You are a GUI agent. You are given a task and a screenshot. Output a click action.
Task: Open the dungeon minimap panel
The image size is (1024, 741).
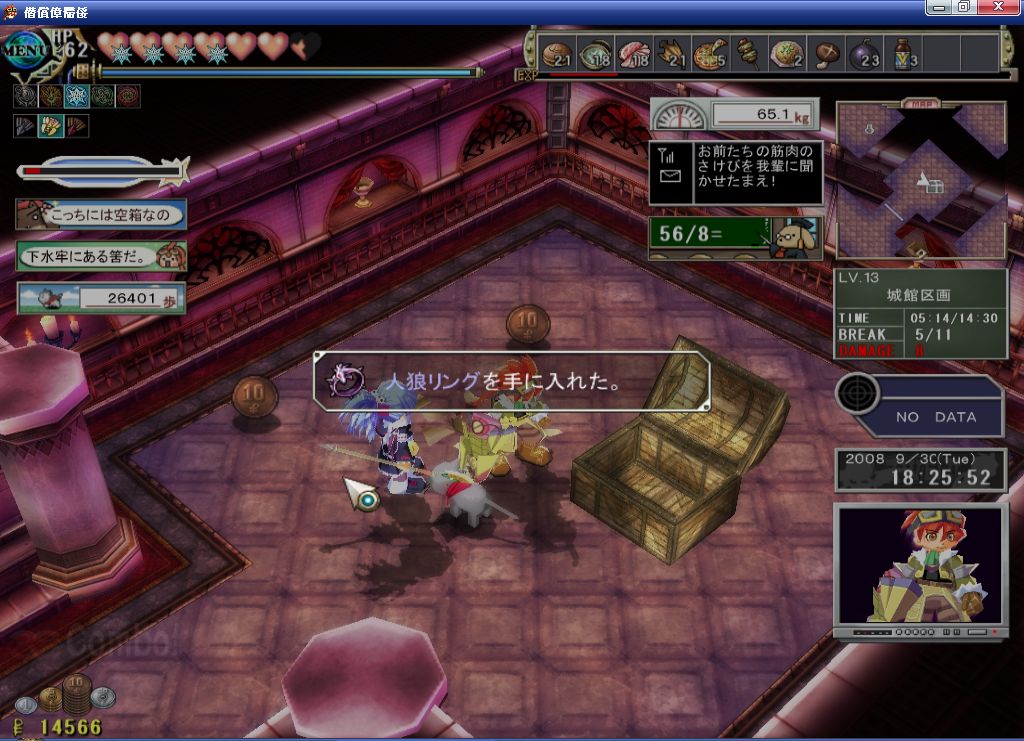click(x=921, y=180)
